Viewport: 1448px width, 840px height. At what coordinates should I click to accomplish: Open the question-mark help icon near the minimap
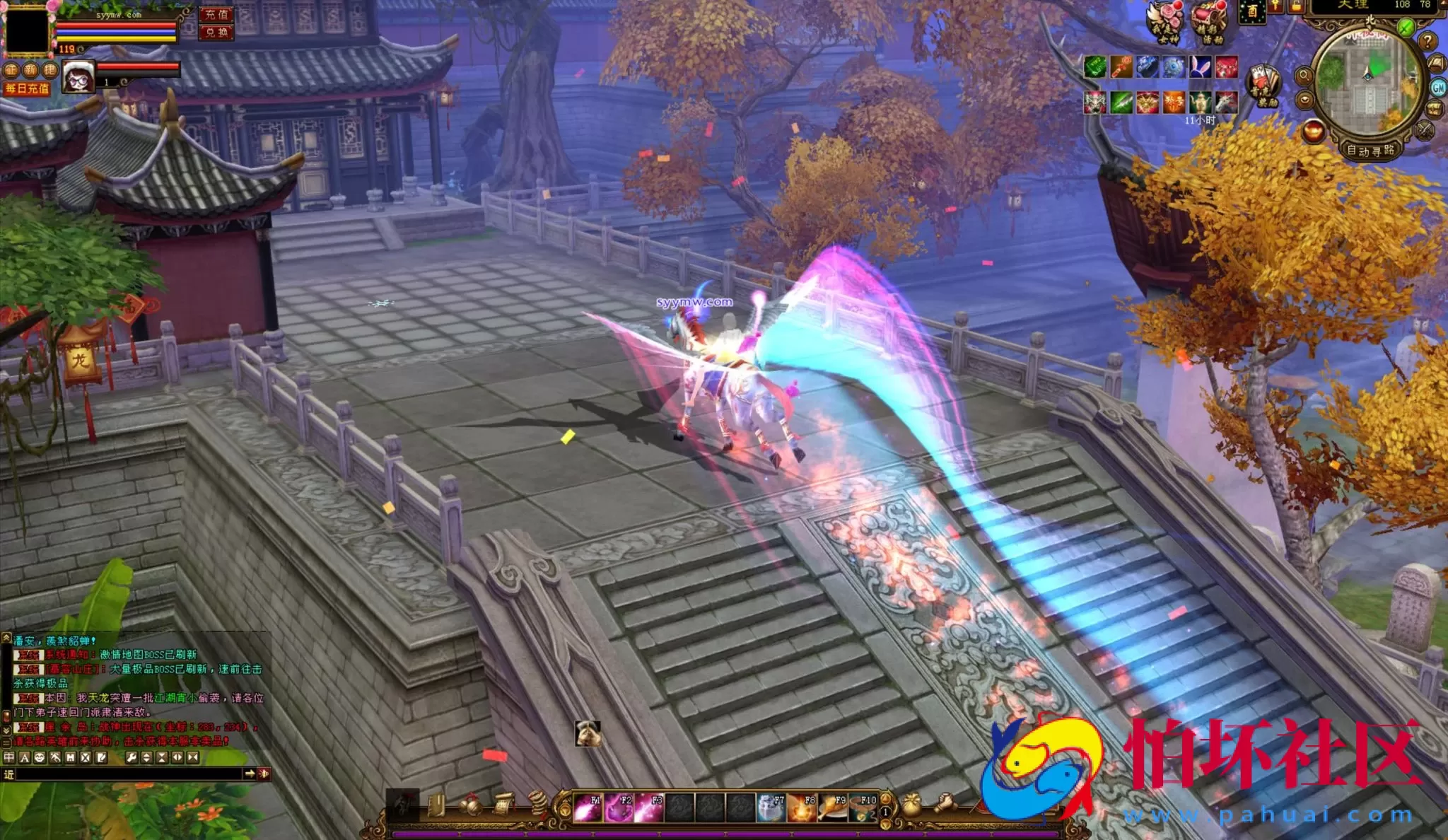pyautogui.click(x=1427, y=42)
